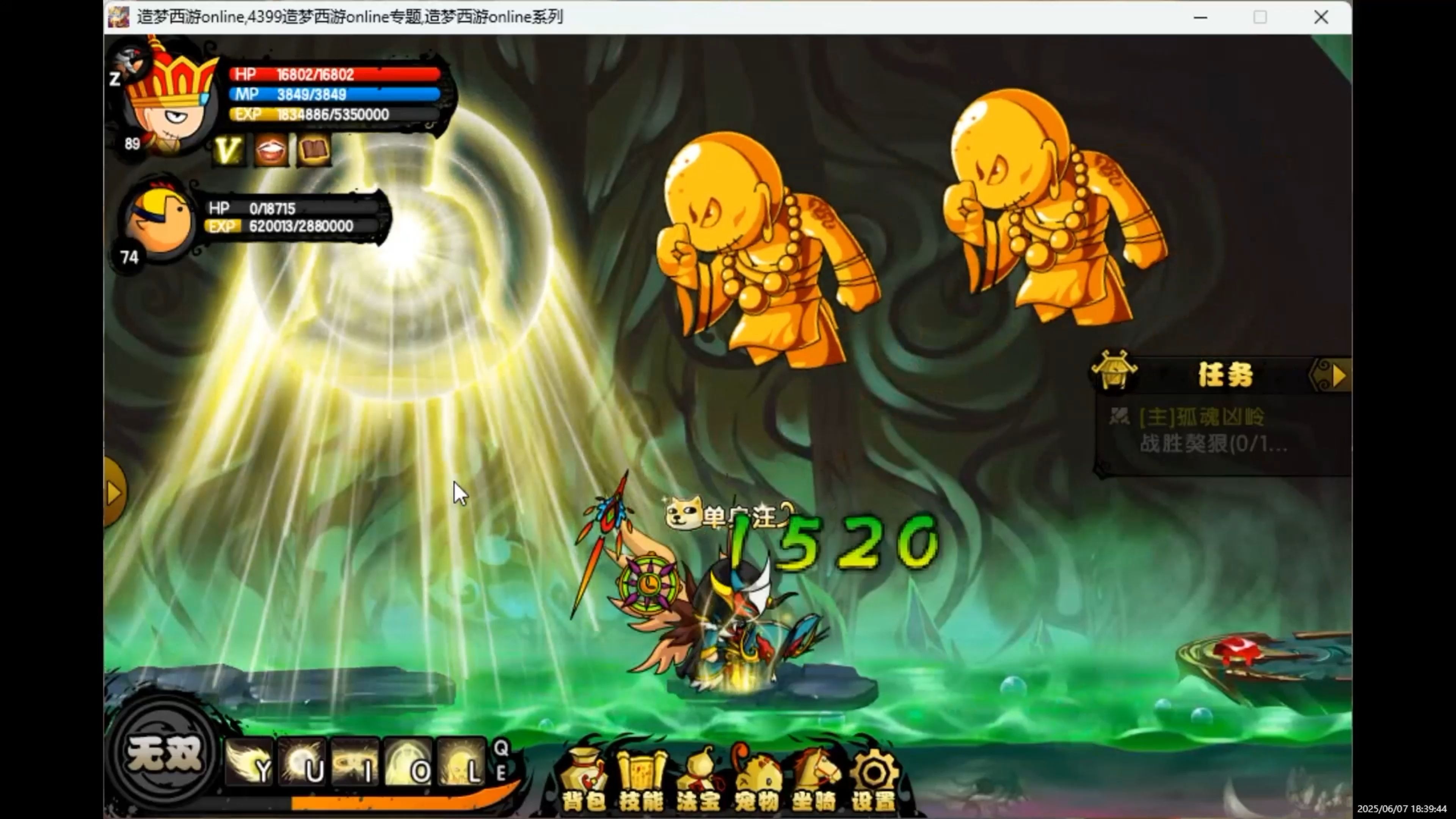This screenshot has width=1456, height=819.
Task: Use the L-slot golden monk skill
Action: (x=461, y=761)
